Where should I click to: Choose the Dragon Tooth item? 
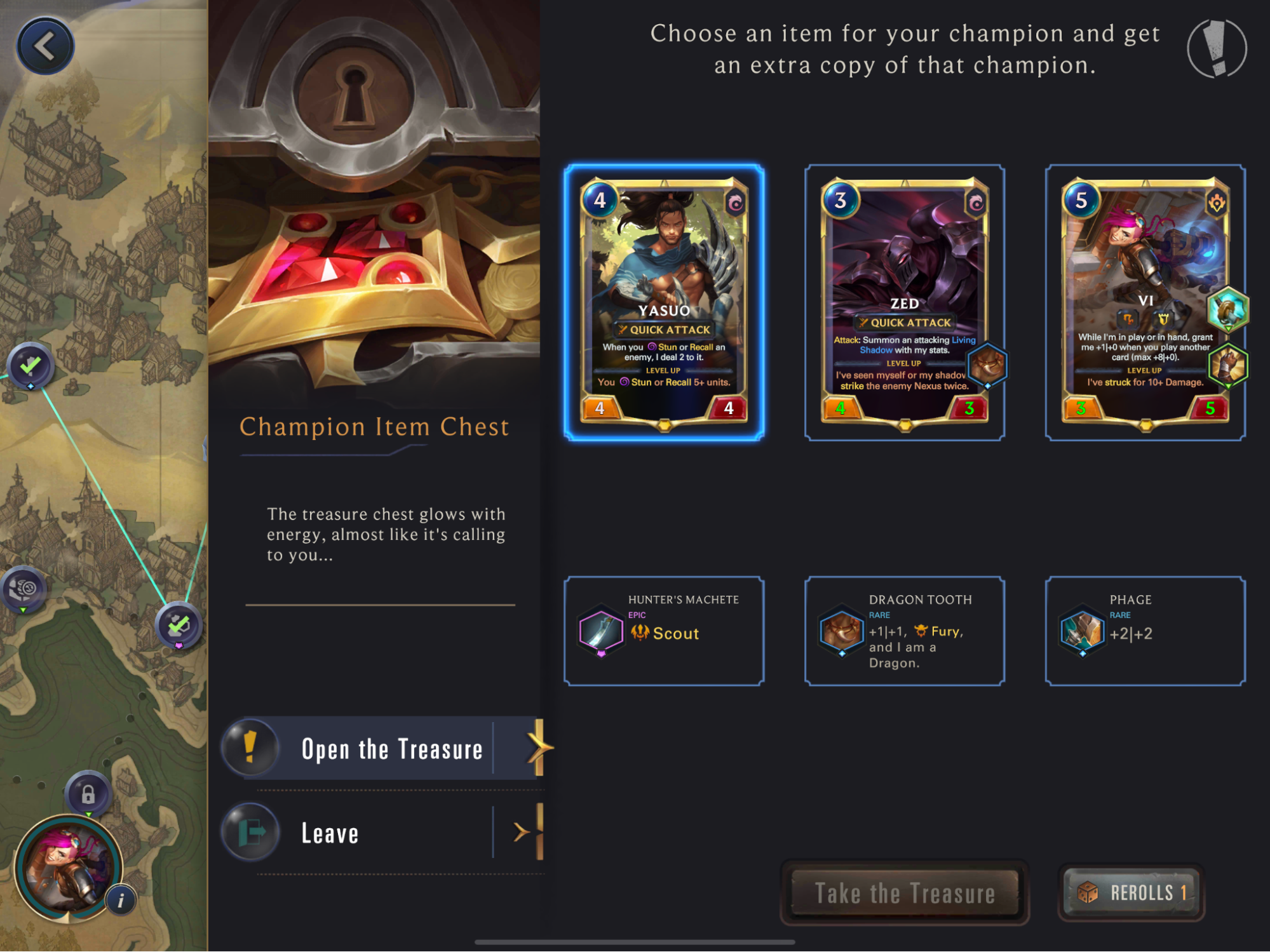pos(904,631)
